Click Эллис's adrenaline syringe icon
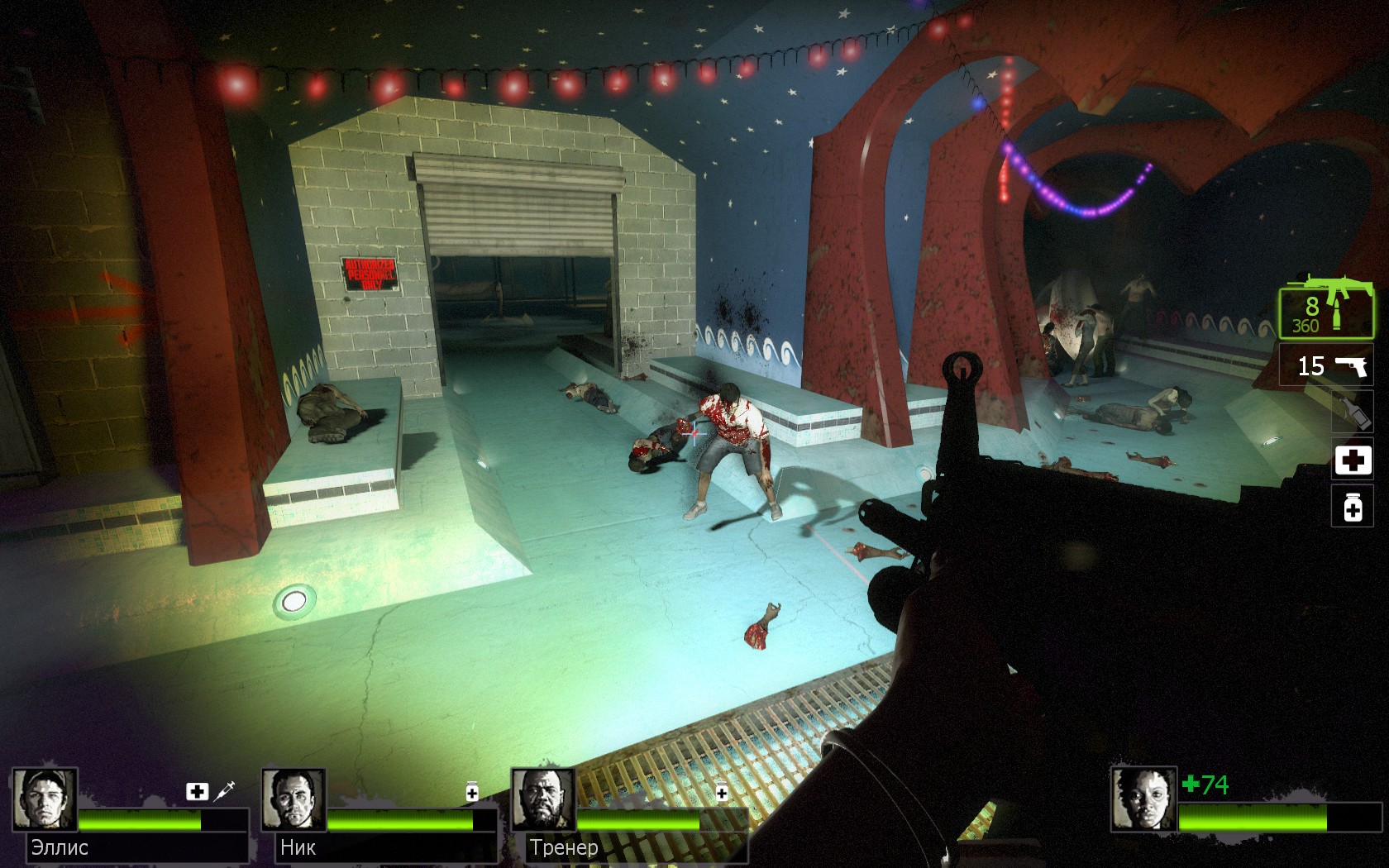This screenshot has height=868, width=1389. pyautogui.click(x=224, y=791)
